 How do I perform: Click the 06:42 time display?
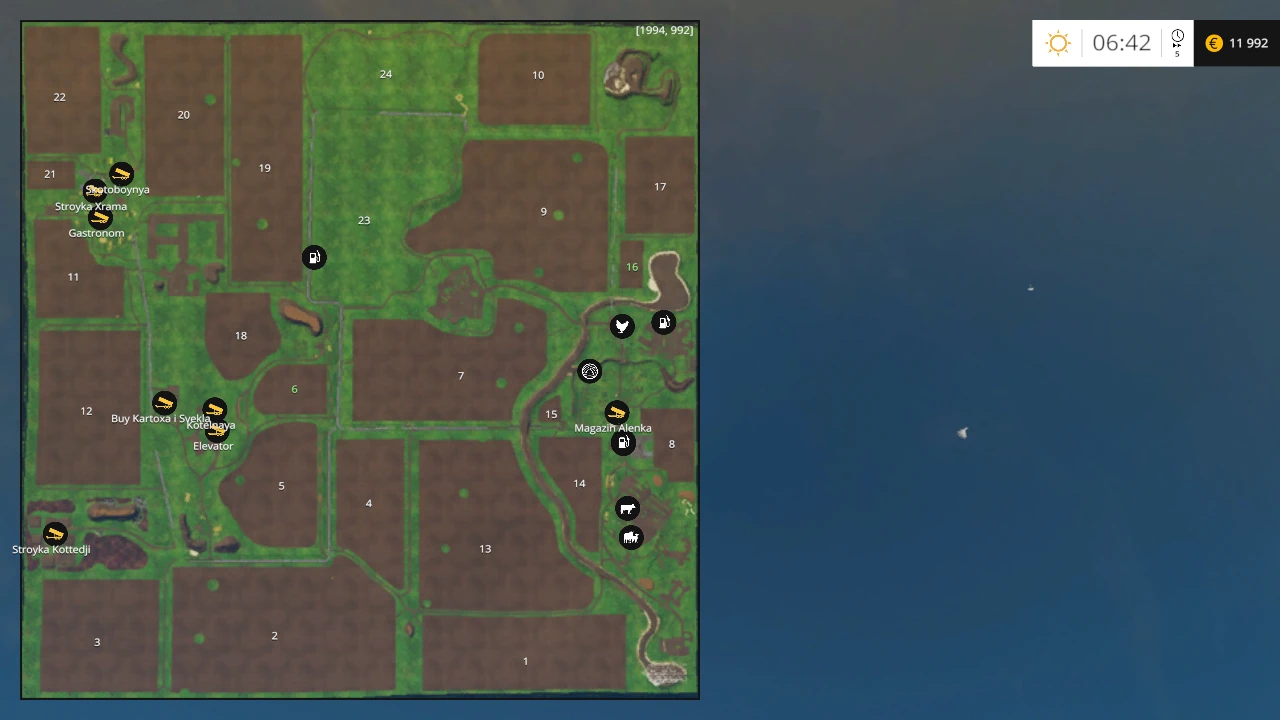tap(1121, 43)
